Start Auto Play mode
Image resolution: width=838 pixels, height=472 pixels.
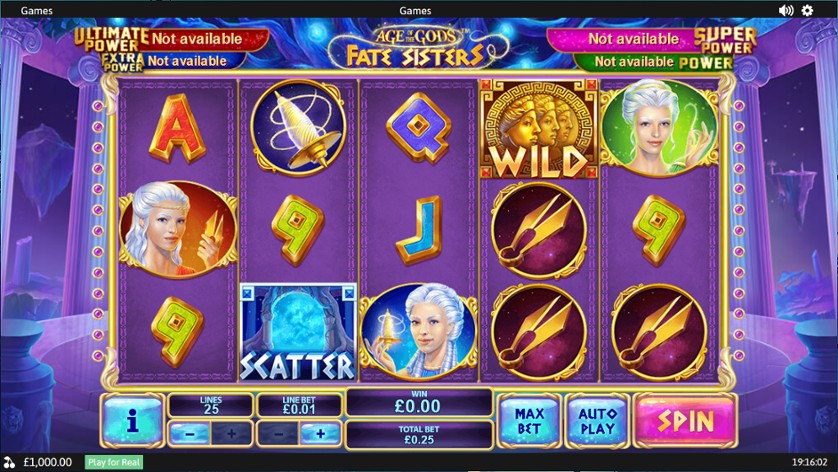point(597,420)
